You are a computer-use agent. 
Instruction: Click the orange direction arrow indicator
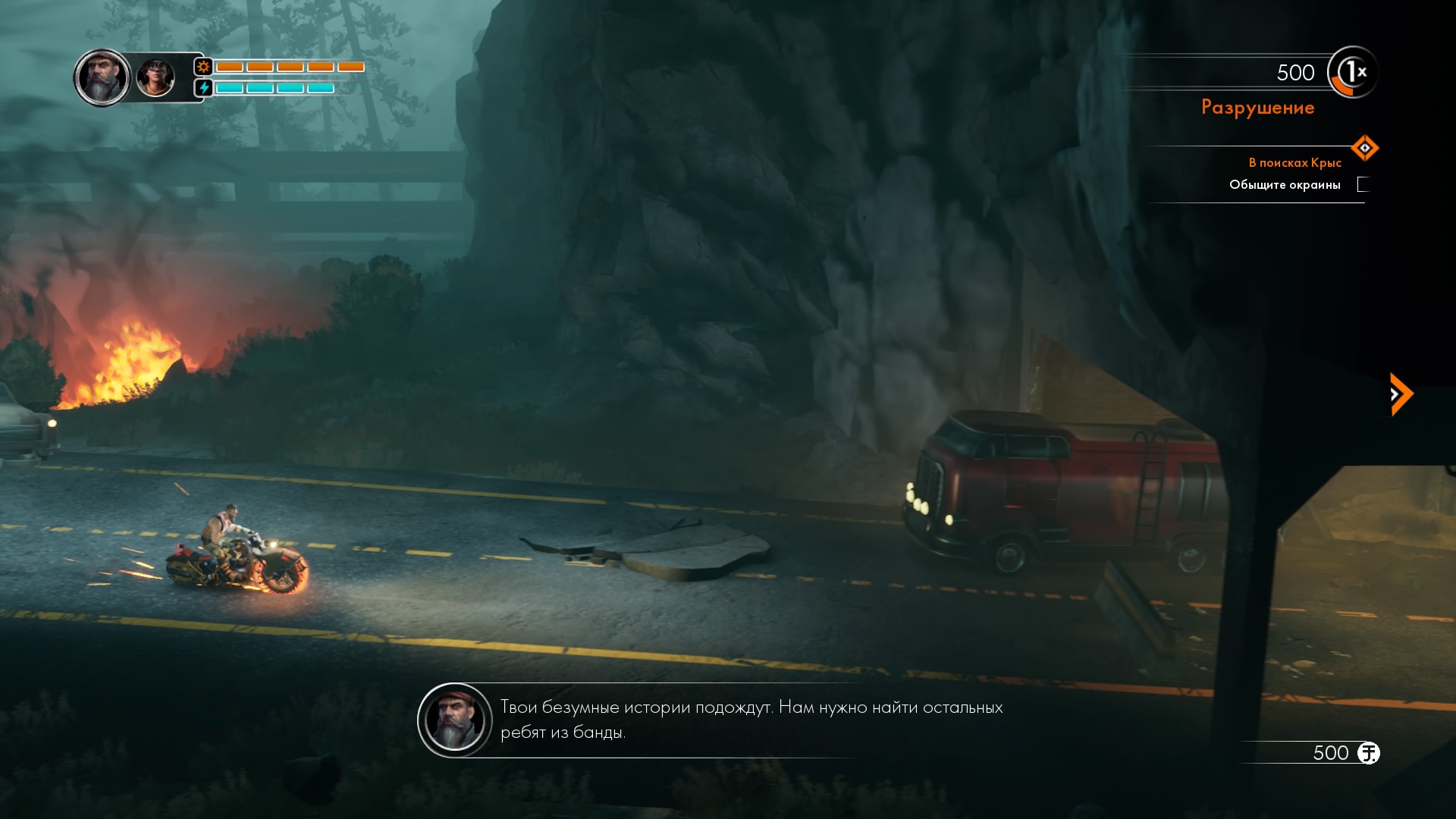(1400, 394)
